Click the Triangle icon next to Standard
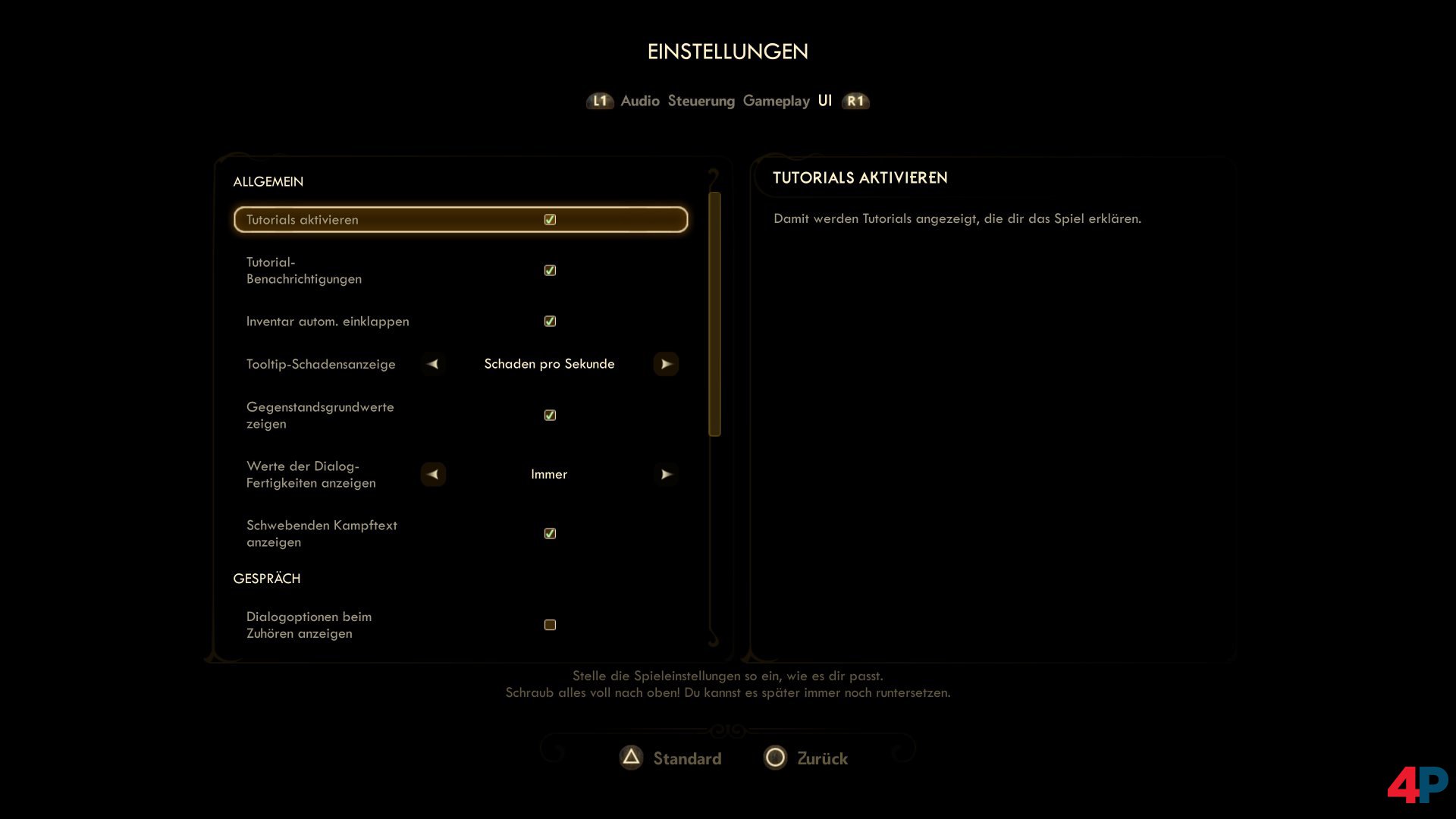 point(631,758)
